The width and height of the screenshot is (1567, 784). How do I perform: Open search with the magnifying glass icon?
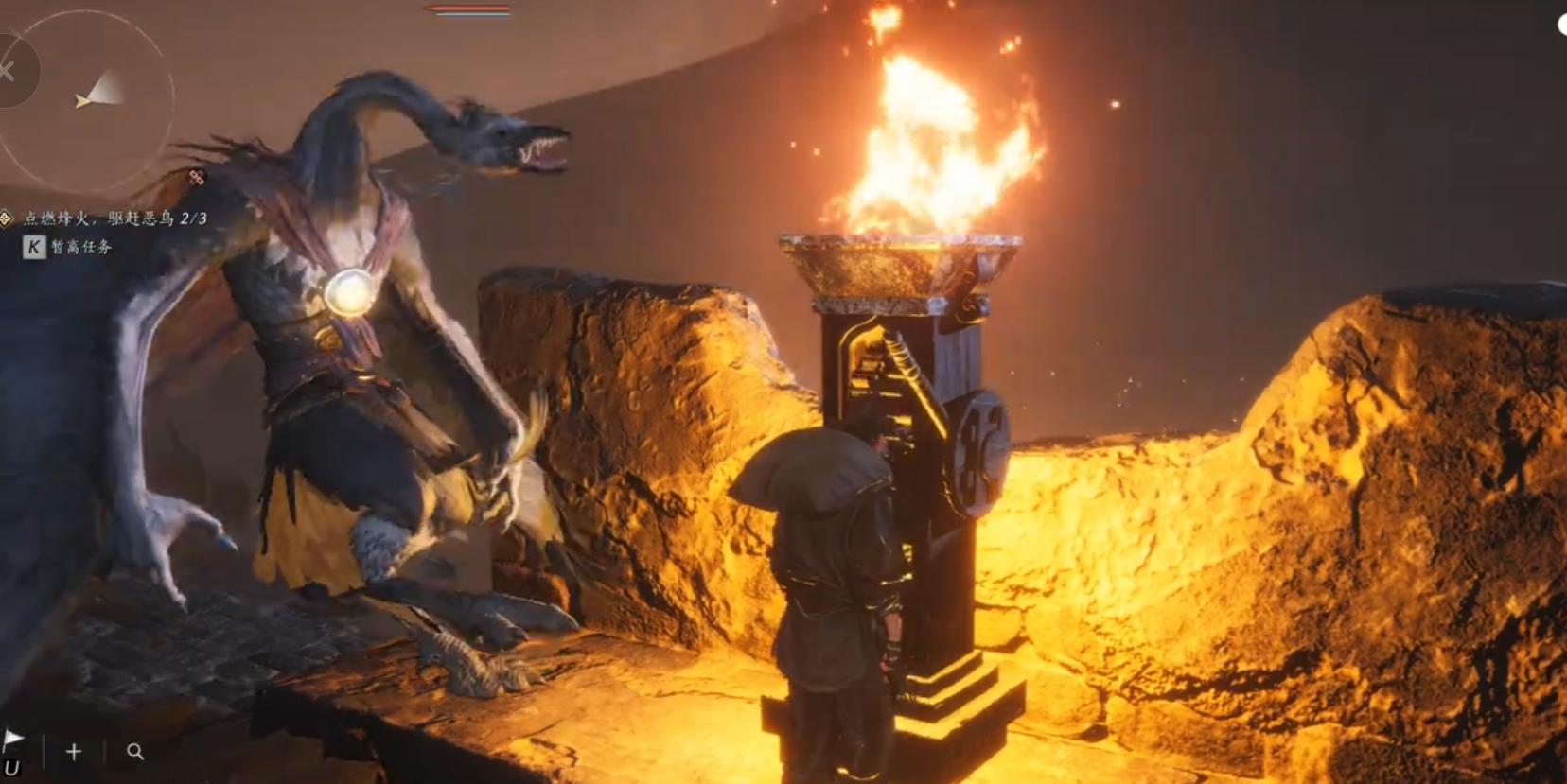pos(135,752)
